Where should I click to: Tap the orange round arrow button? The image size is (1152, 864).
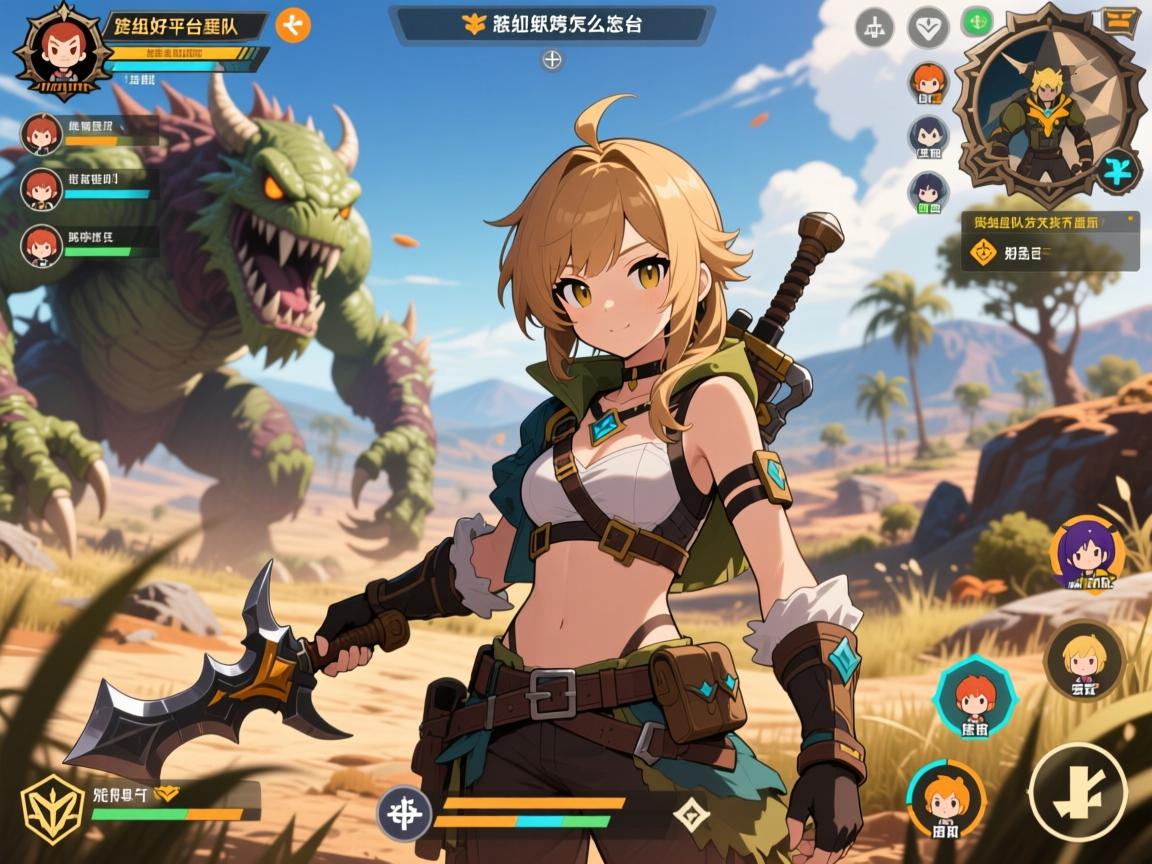click(x=293, y=25)
